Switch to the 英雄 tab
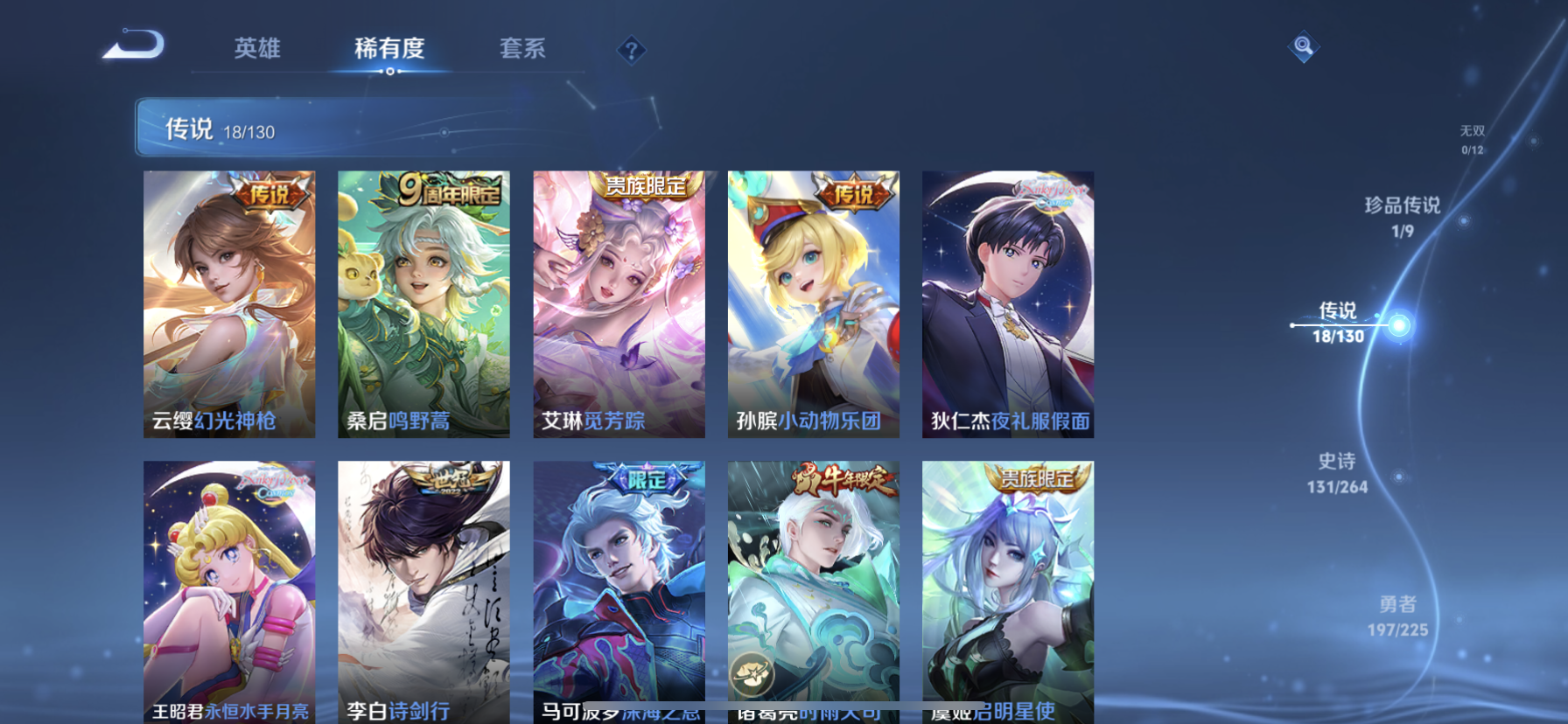 click(256, 50)
